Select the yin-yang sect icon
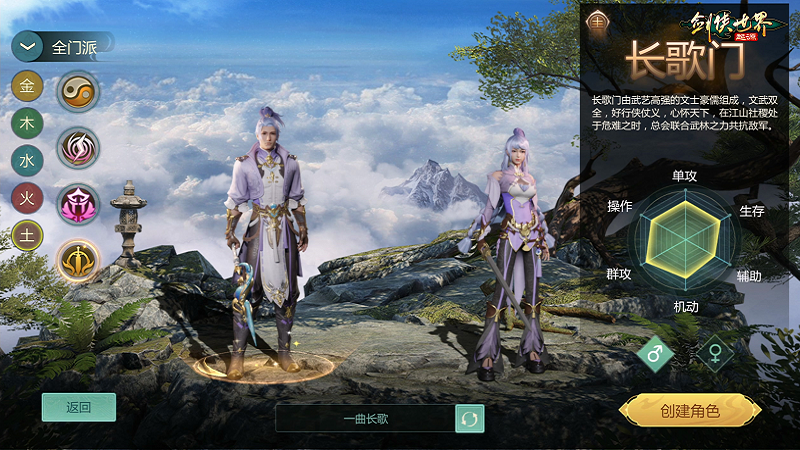The width and height of the screenshot is (800, 450). click(x=77, y=92)
